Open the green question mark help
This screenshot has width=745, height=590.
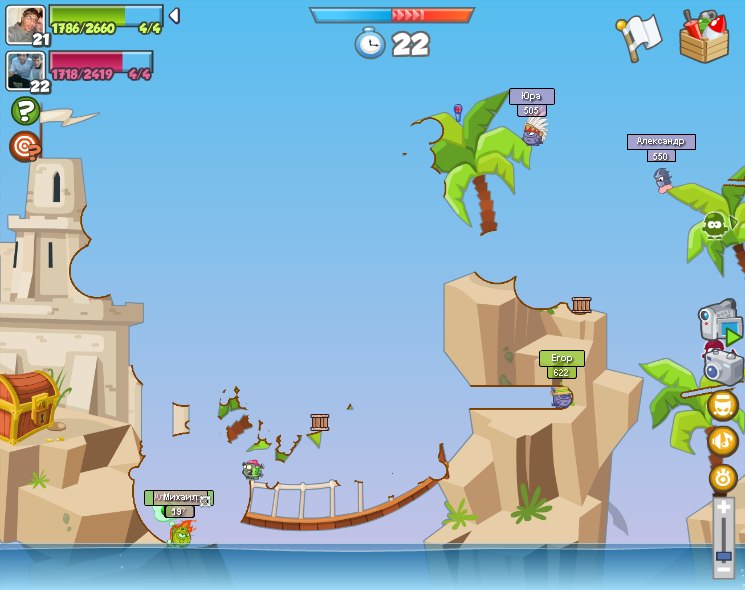click(25, 110)
